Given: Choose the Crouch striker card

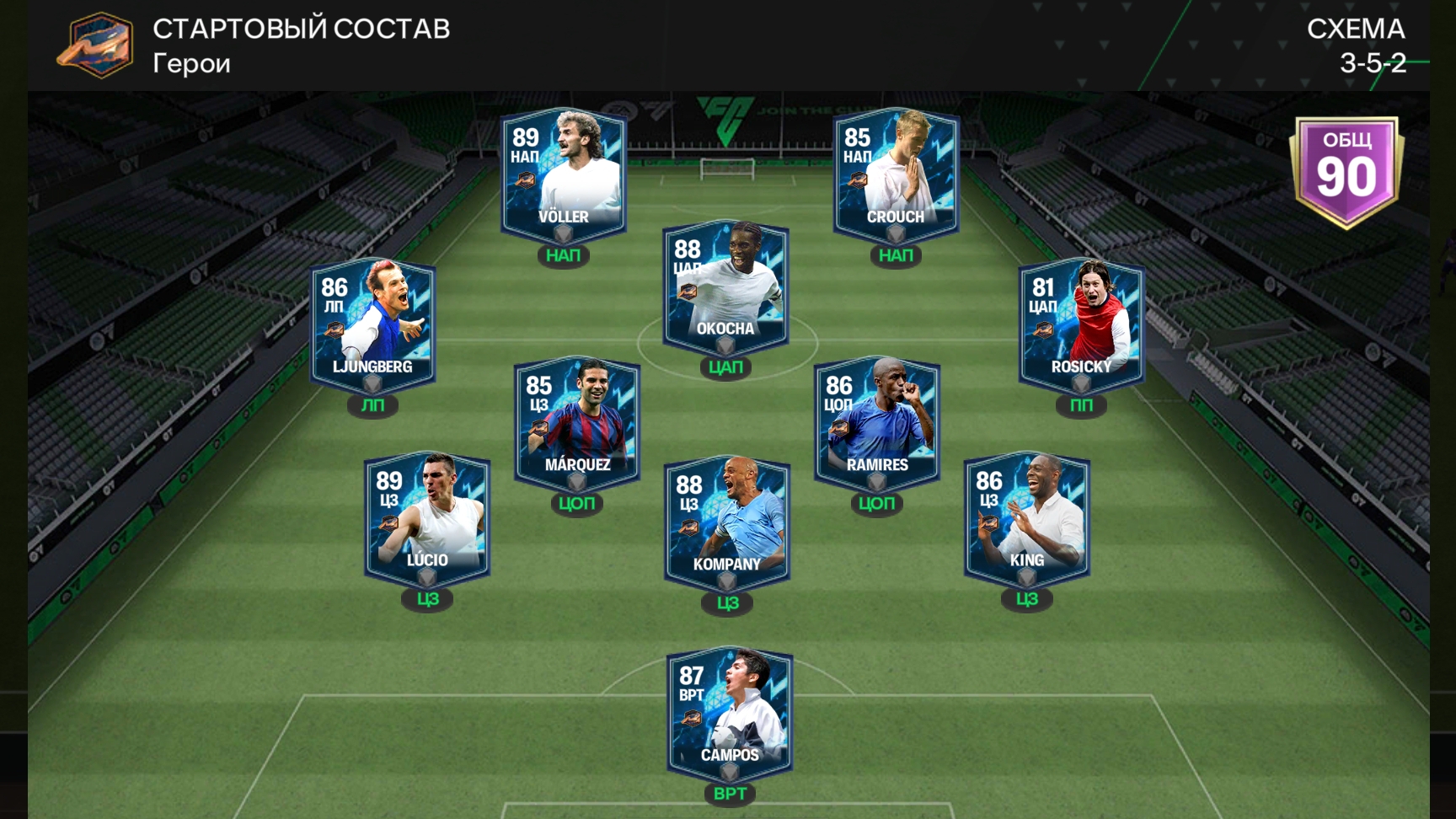Looking at the screenshot, I should [896, 177].
